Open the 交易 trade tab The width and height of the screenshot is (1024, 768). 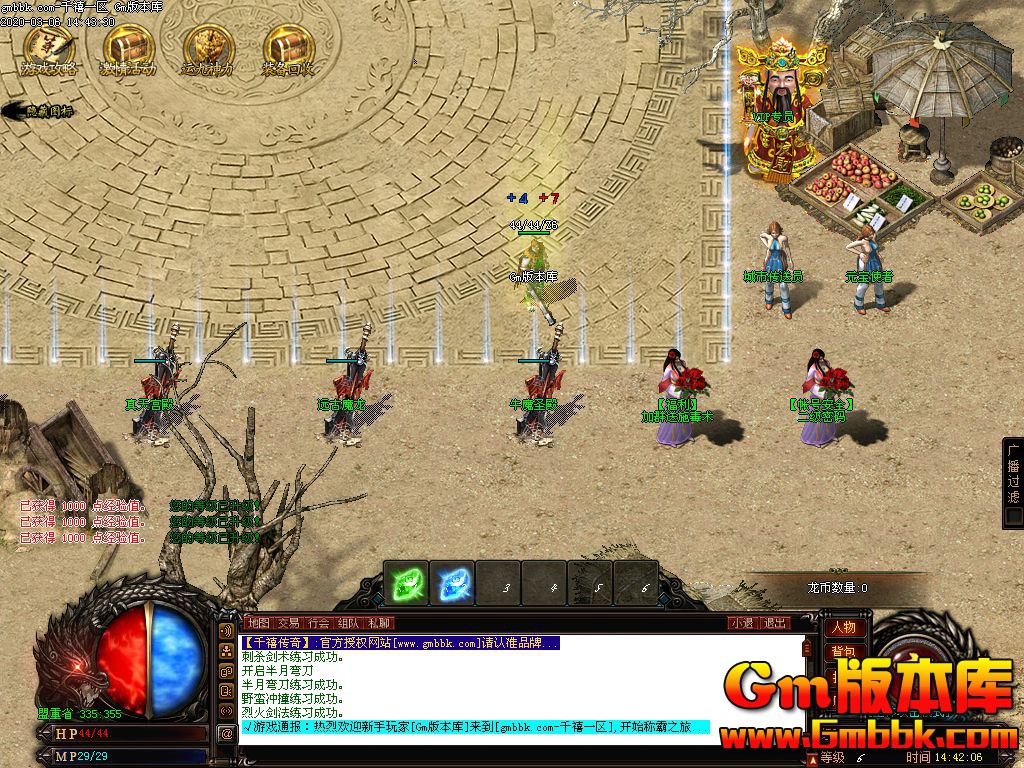288,623
